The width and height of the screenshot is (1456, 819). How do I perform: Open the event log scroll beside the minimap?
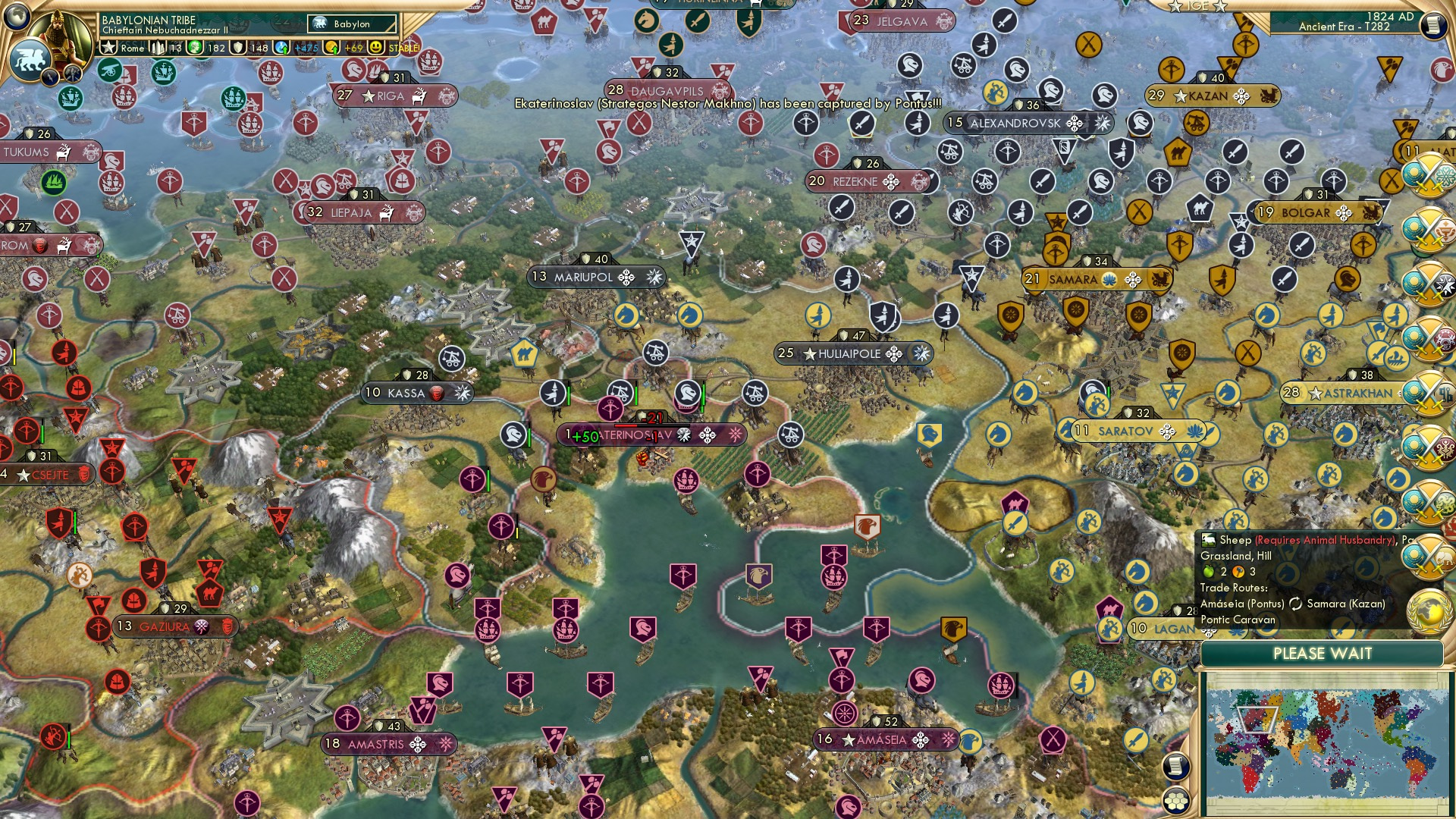tap(1175, 766)
